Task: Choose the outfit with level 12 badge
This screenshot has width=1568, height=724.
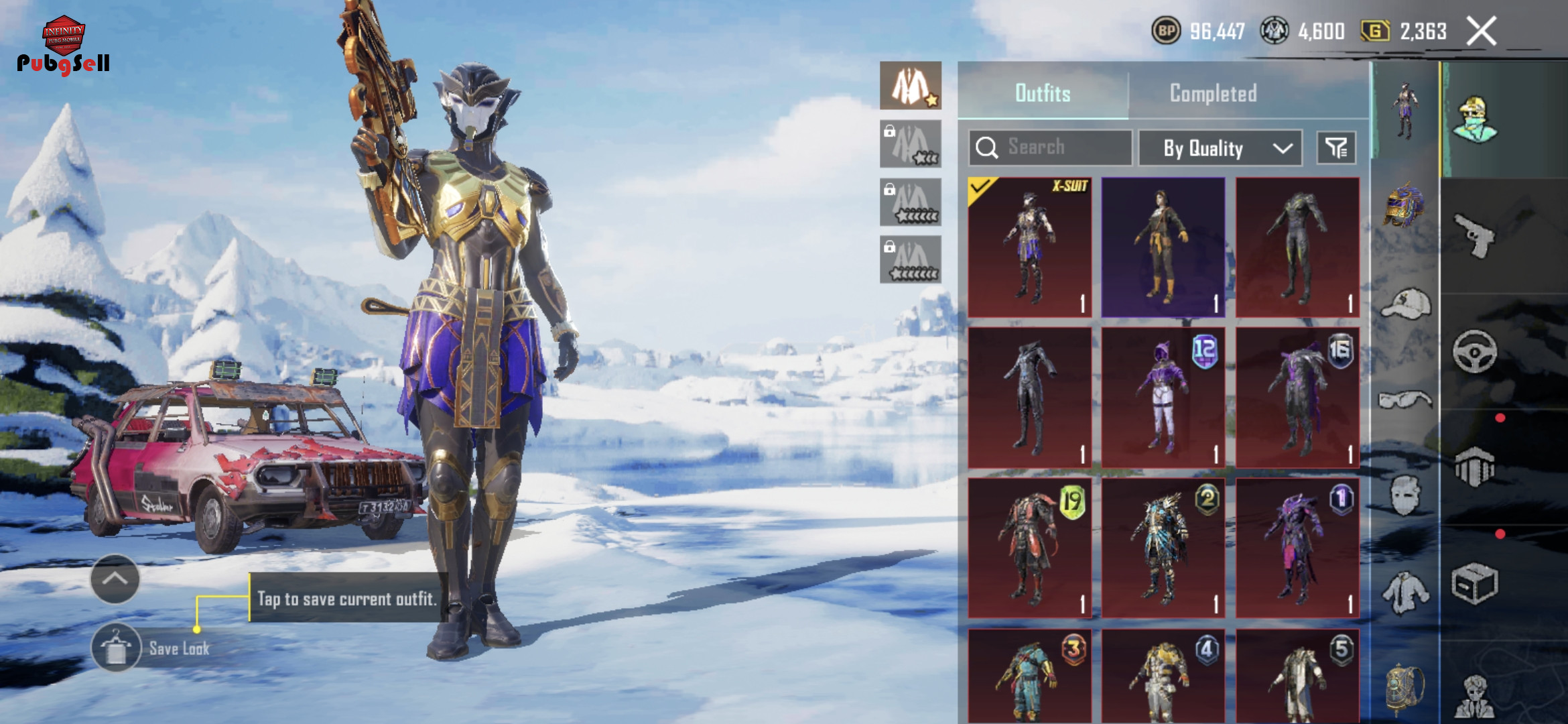Action: 1163,398
